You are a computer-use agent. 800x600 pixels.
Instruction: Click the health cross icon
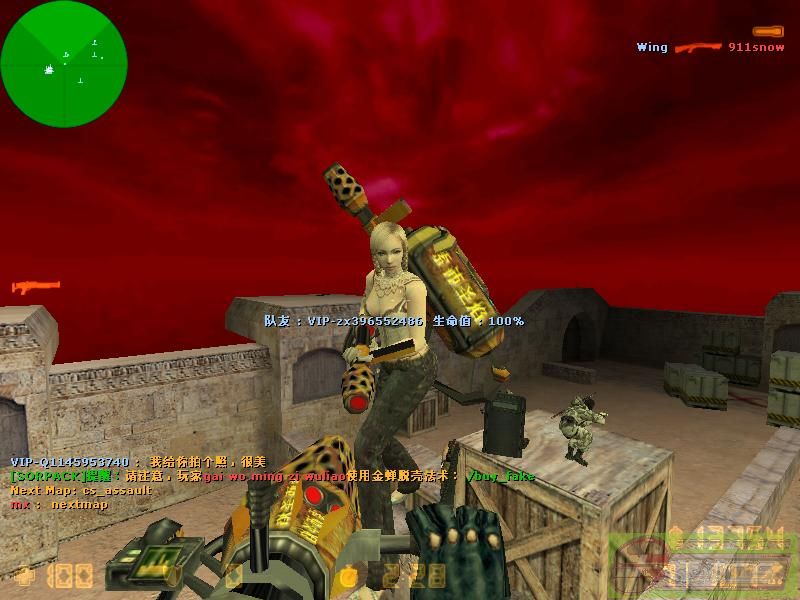click(x=24, y=575)
